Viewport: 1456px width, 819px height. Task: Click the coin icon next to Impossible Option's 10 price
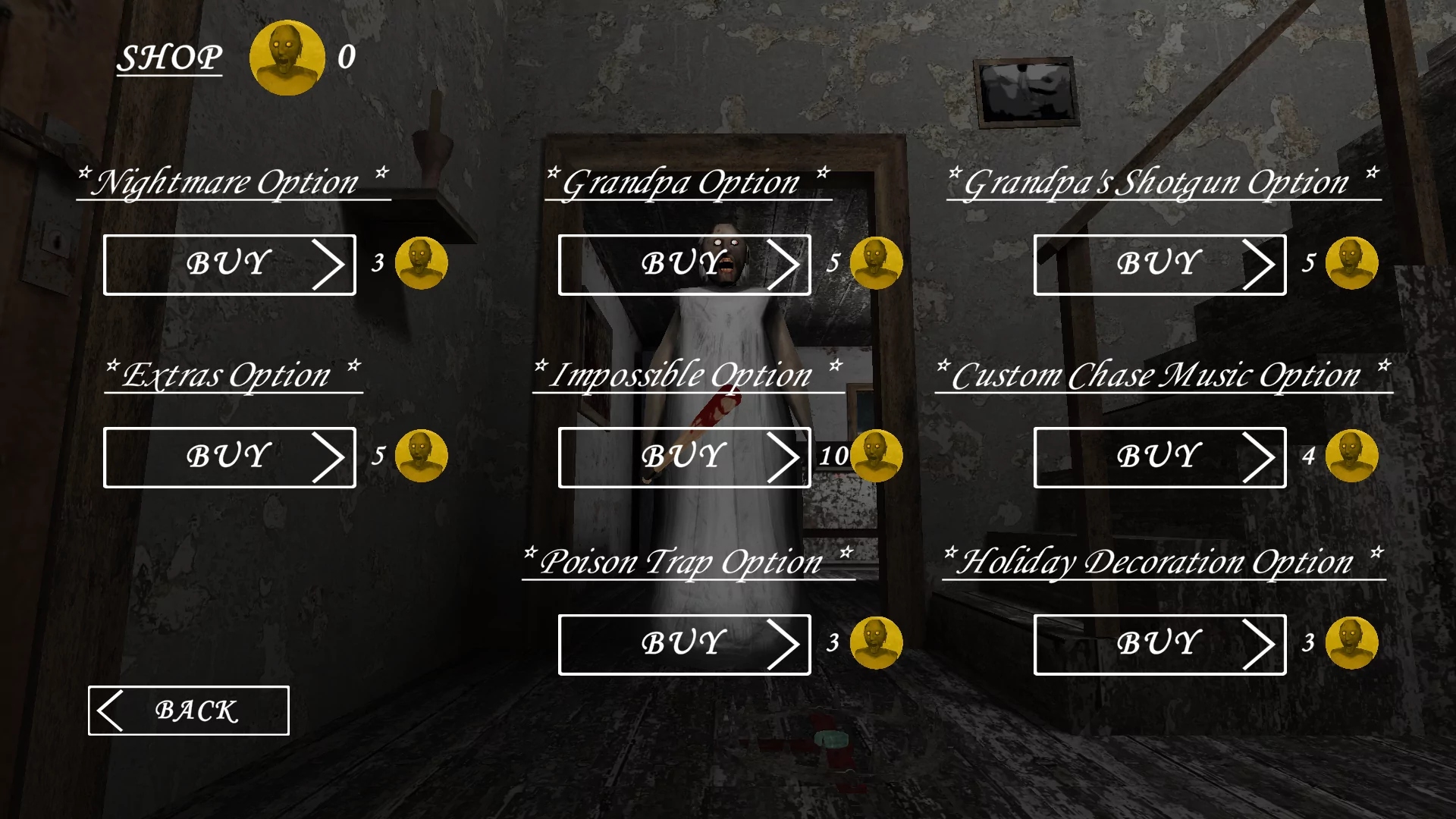coord(877,456)
